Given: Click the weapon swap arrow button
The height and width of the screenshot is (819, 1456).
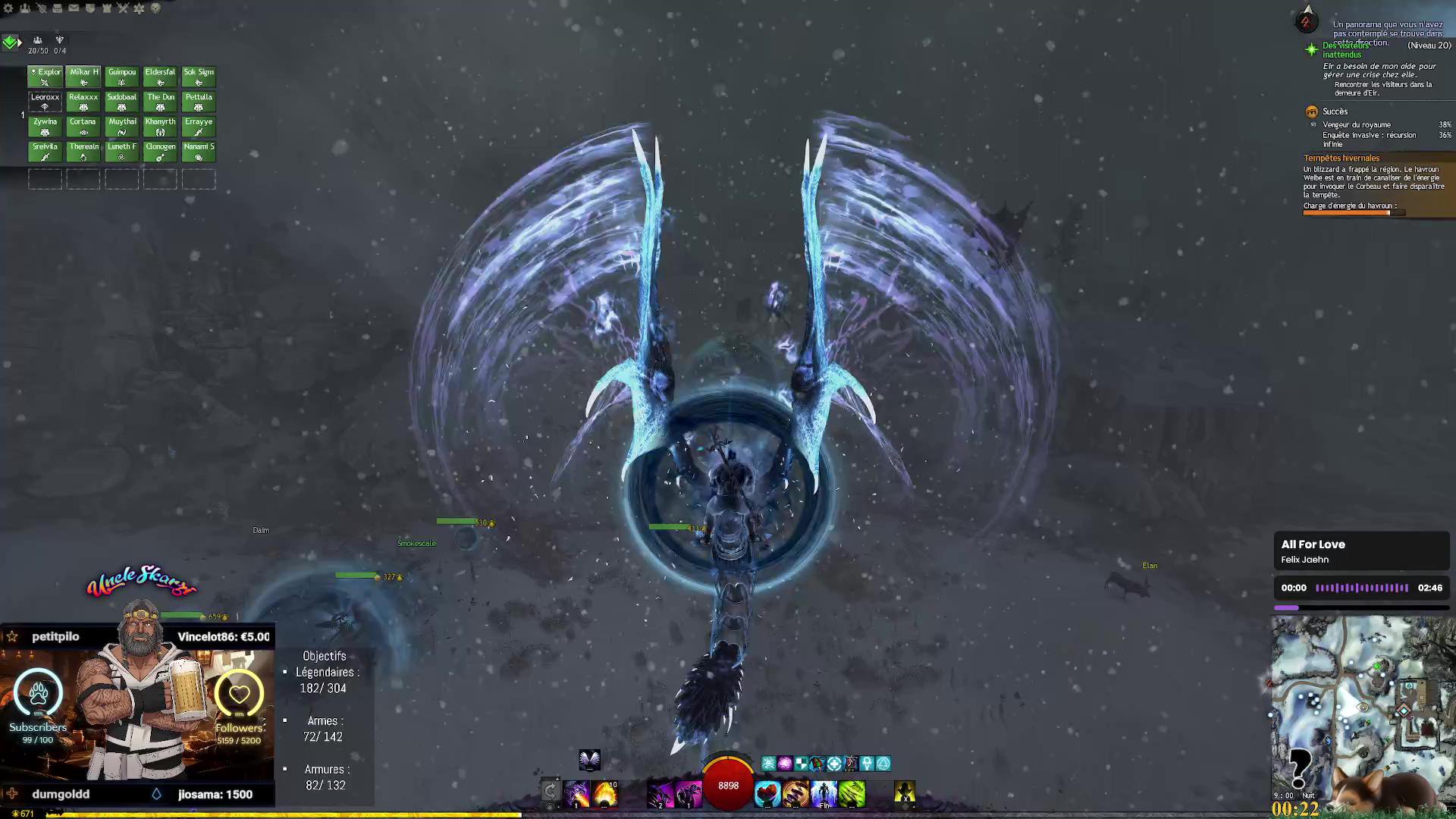Looking at the screenshot, I should coord(551,792).
